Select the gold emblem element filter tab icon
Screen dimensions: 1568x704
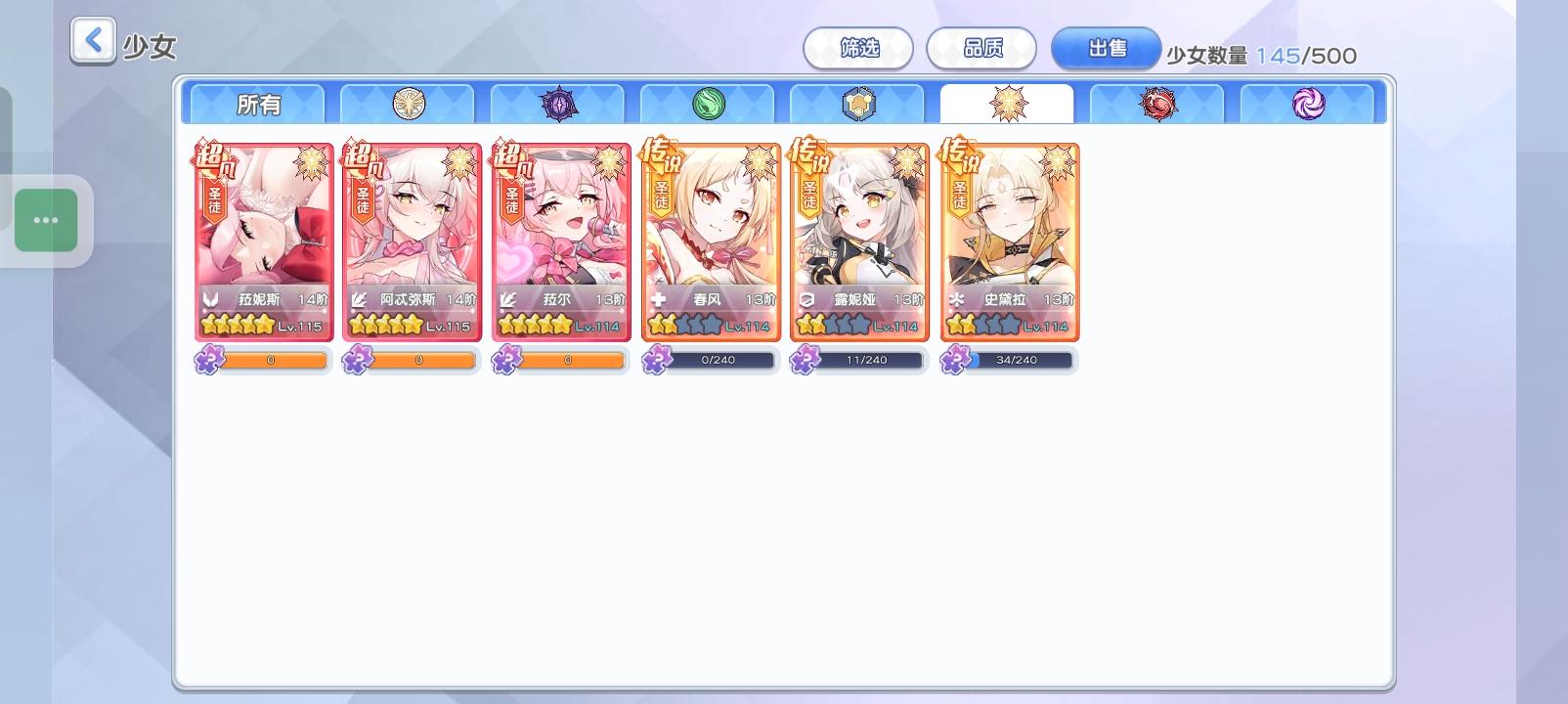408,103
